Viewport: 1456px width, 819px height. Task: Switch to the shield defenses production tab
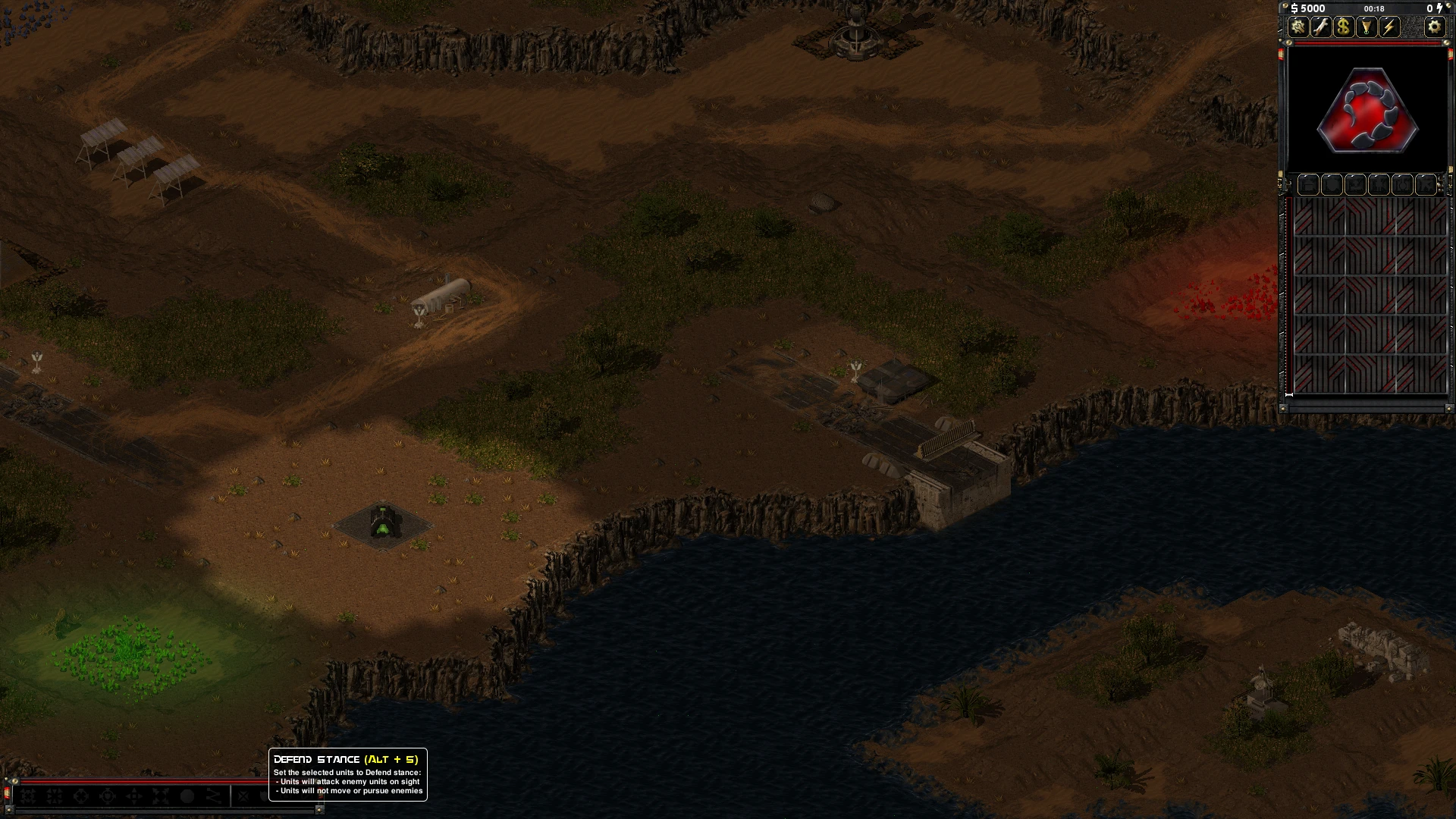coord(1332,184)
